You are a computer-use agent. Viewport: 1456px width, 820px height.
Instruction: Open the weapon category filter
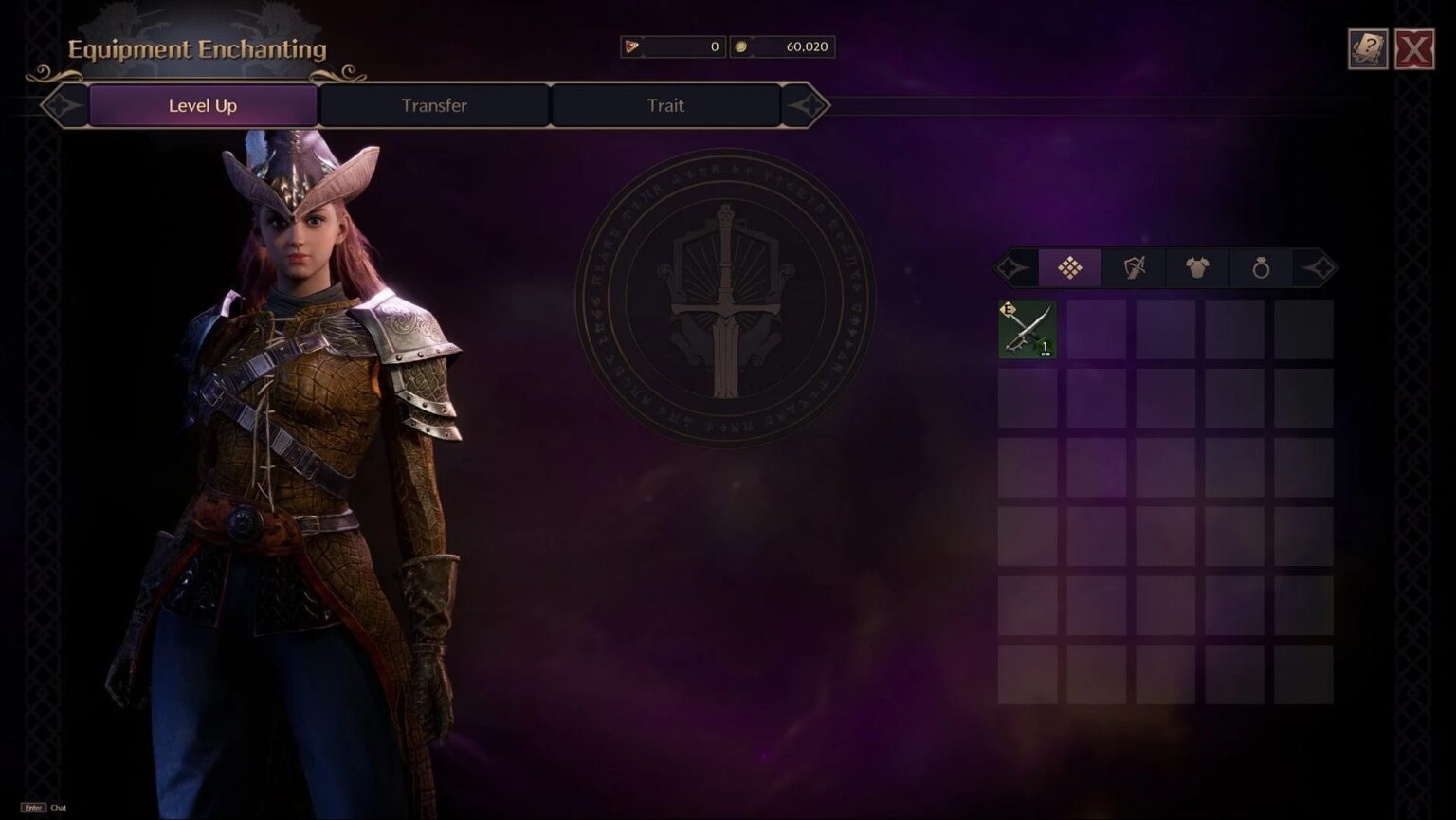click(1133, 267)
